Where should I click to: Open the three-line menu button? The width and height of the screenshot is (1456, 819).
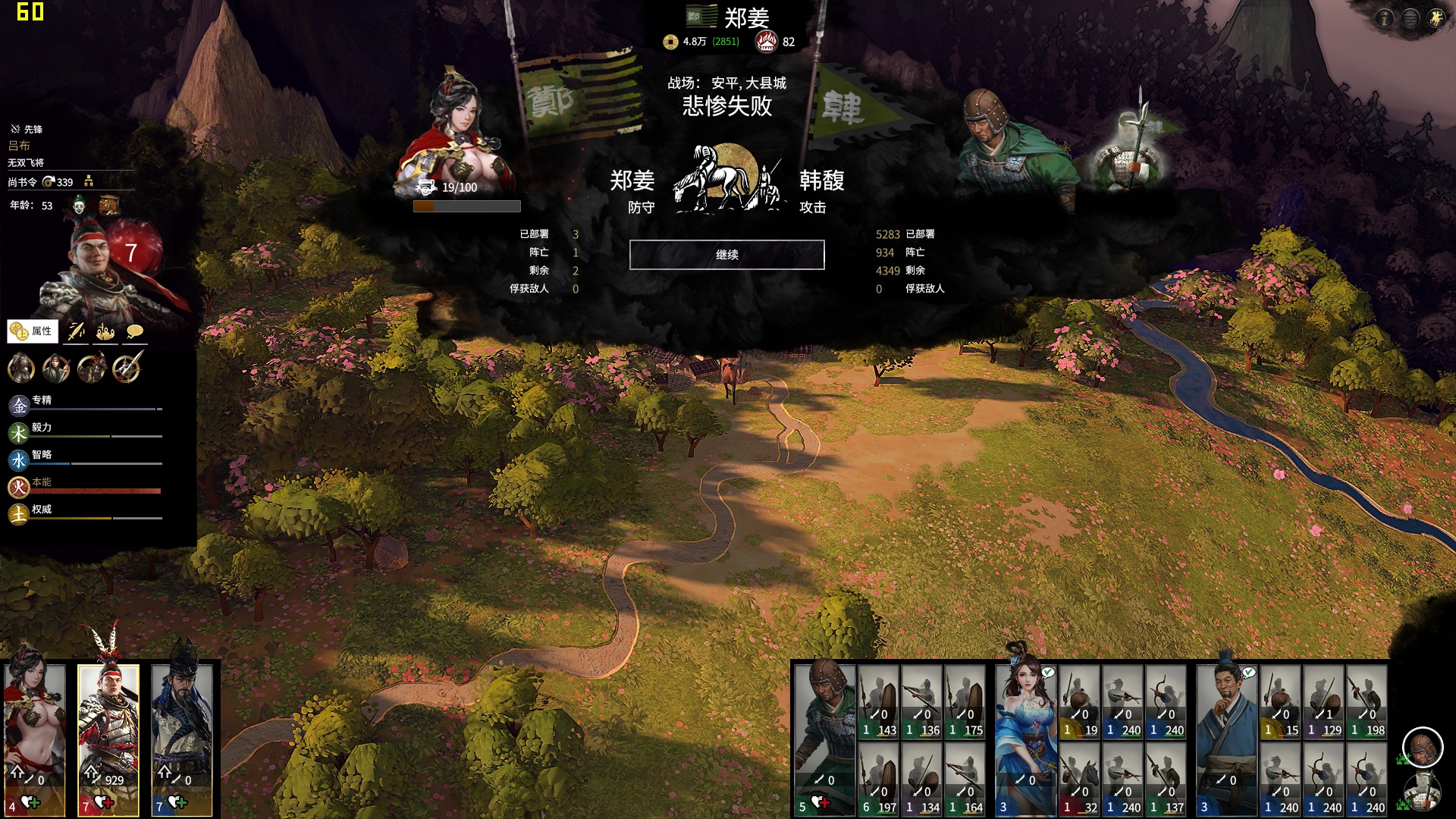point(1410,18)
